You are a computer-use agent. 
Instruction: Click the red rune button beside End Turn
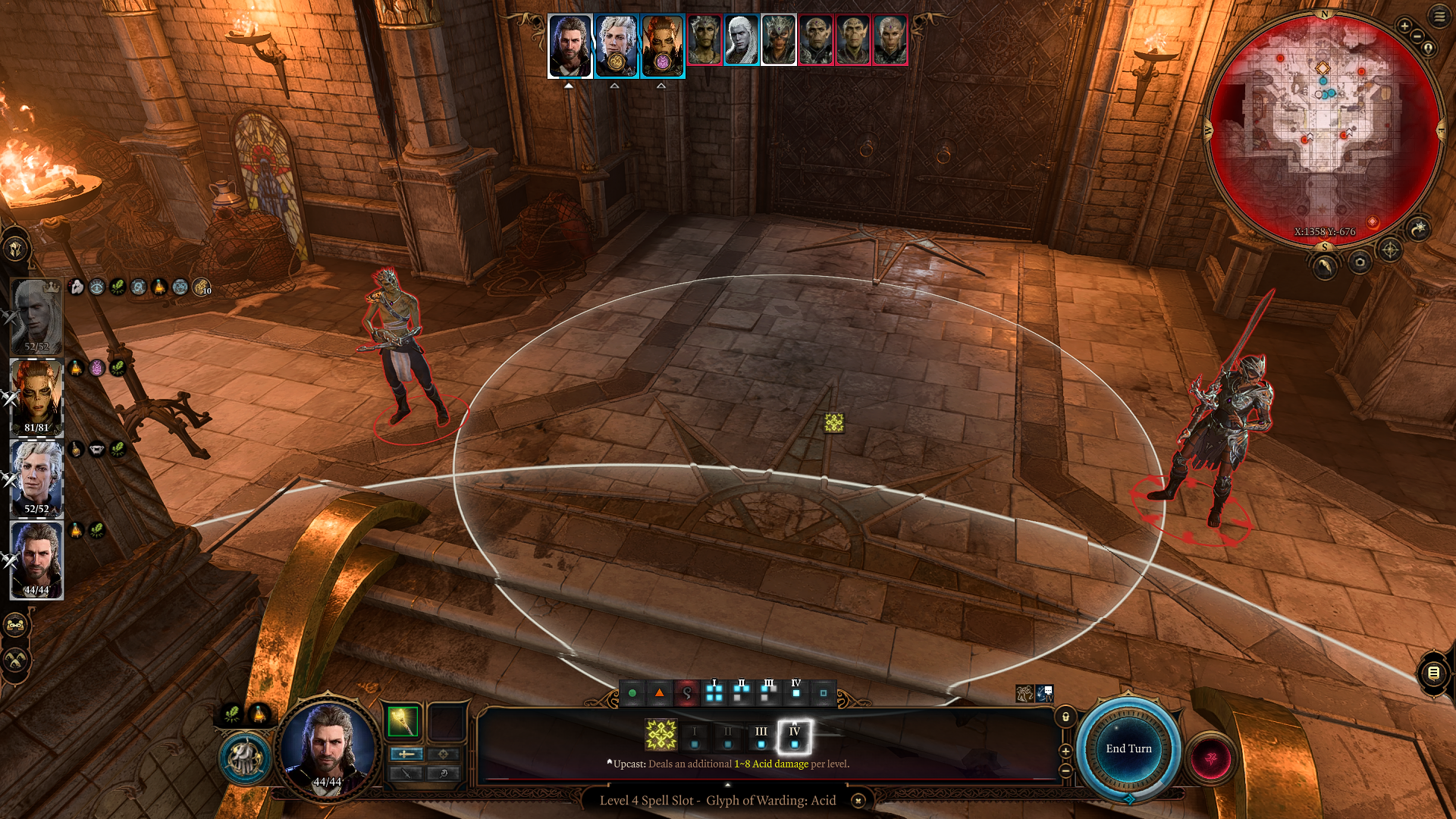click(x=1211, y=758)
